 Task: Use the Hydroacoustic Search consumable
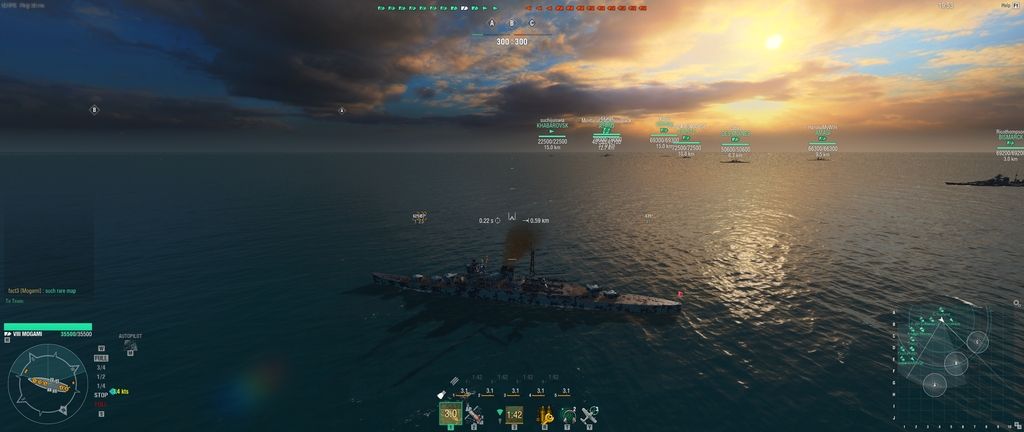[568, 414]
